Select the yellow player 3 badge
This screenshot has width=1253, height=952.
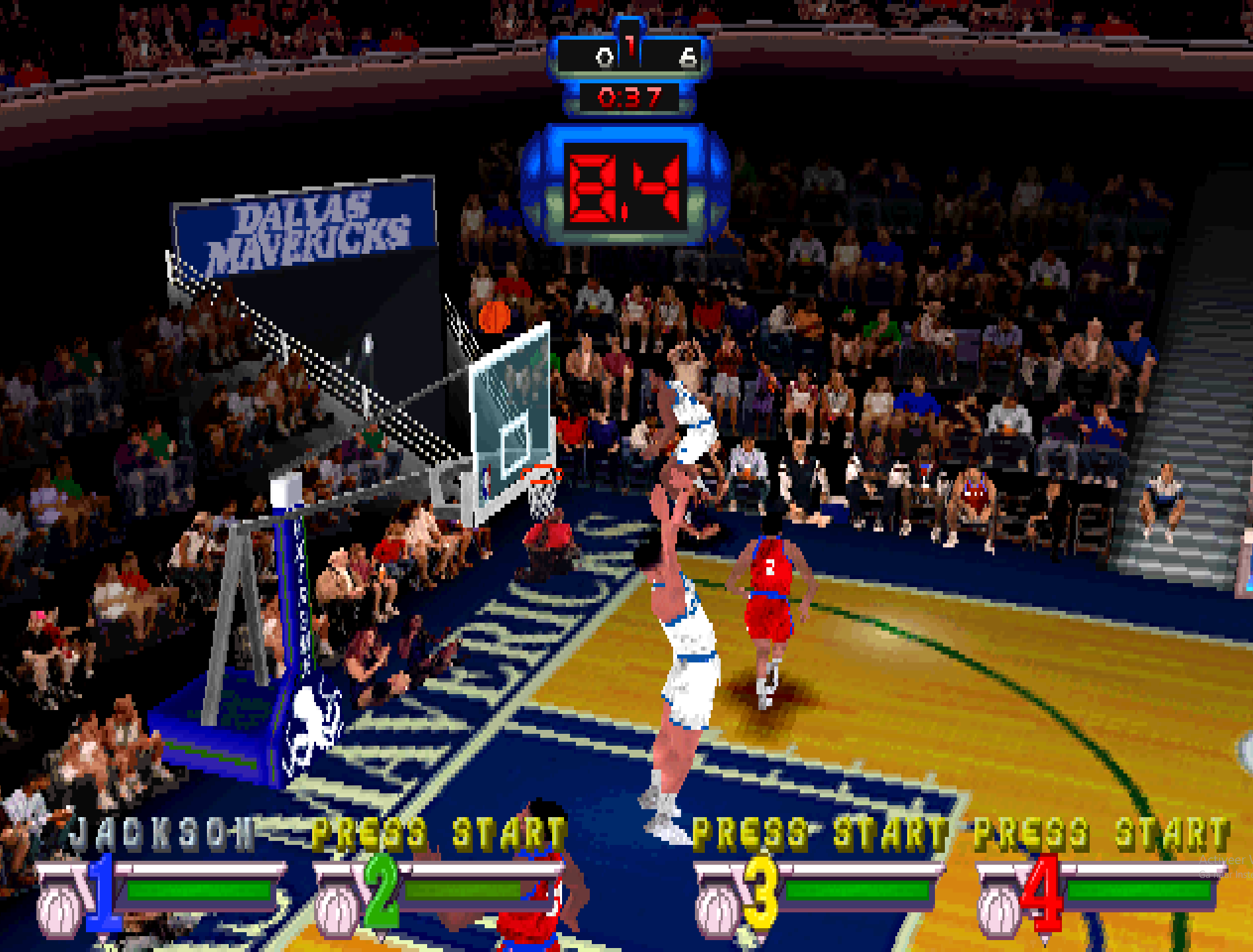(760, 892)
